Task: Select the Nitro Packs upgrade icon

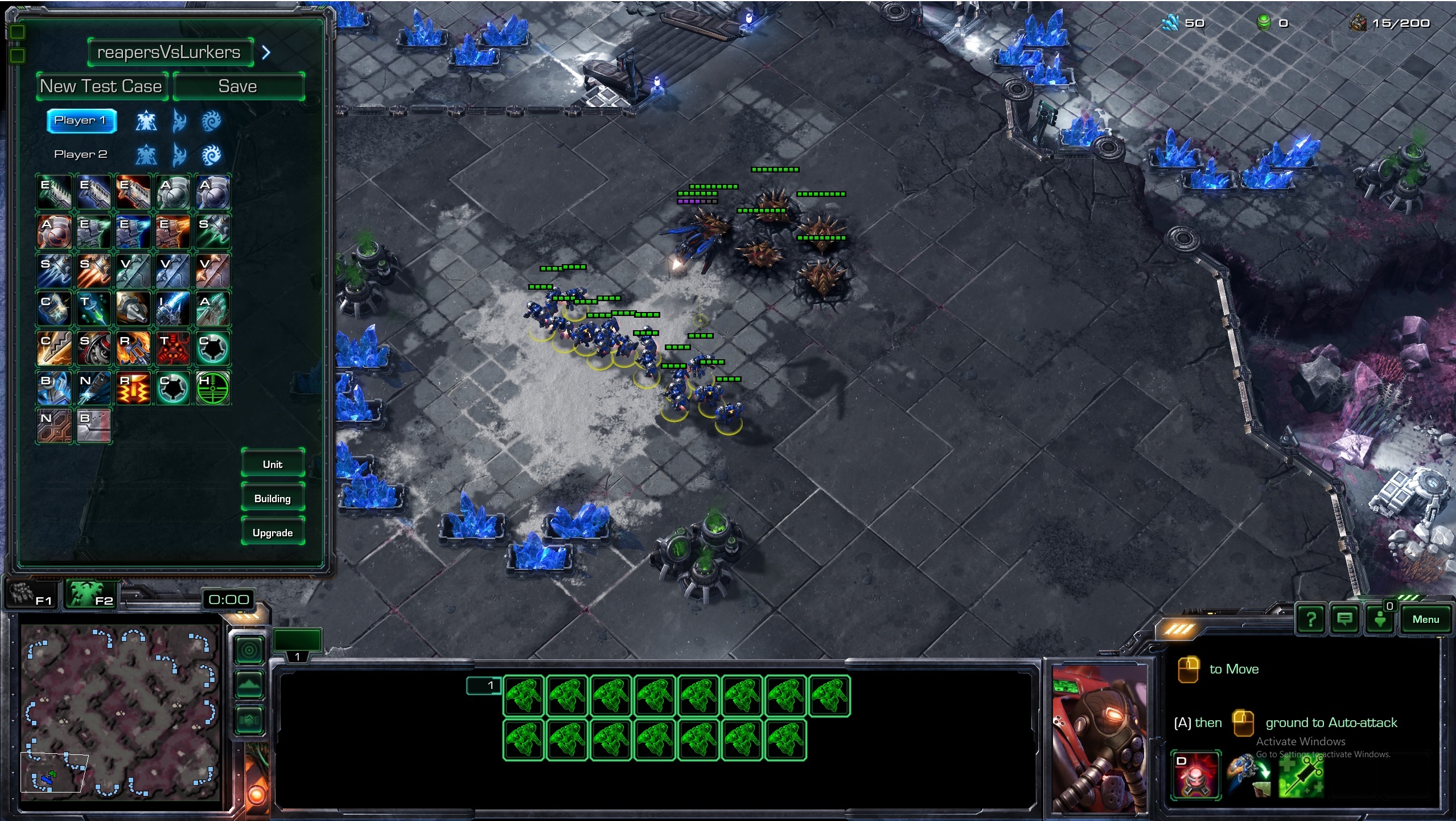Action: [93, 388]
